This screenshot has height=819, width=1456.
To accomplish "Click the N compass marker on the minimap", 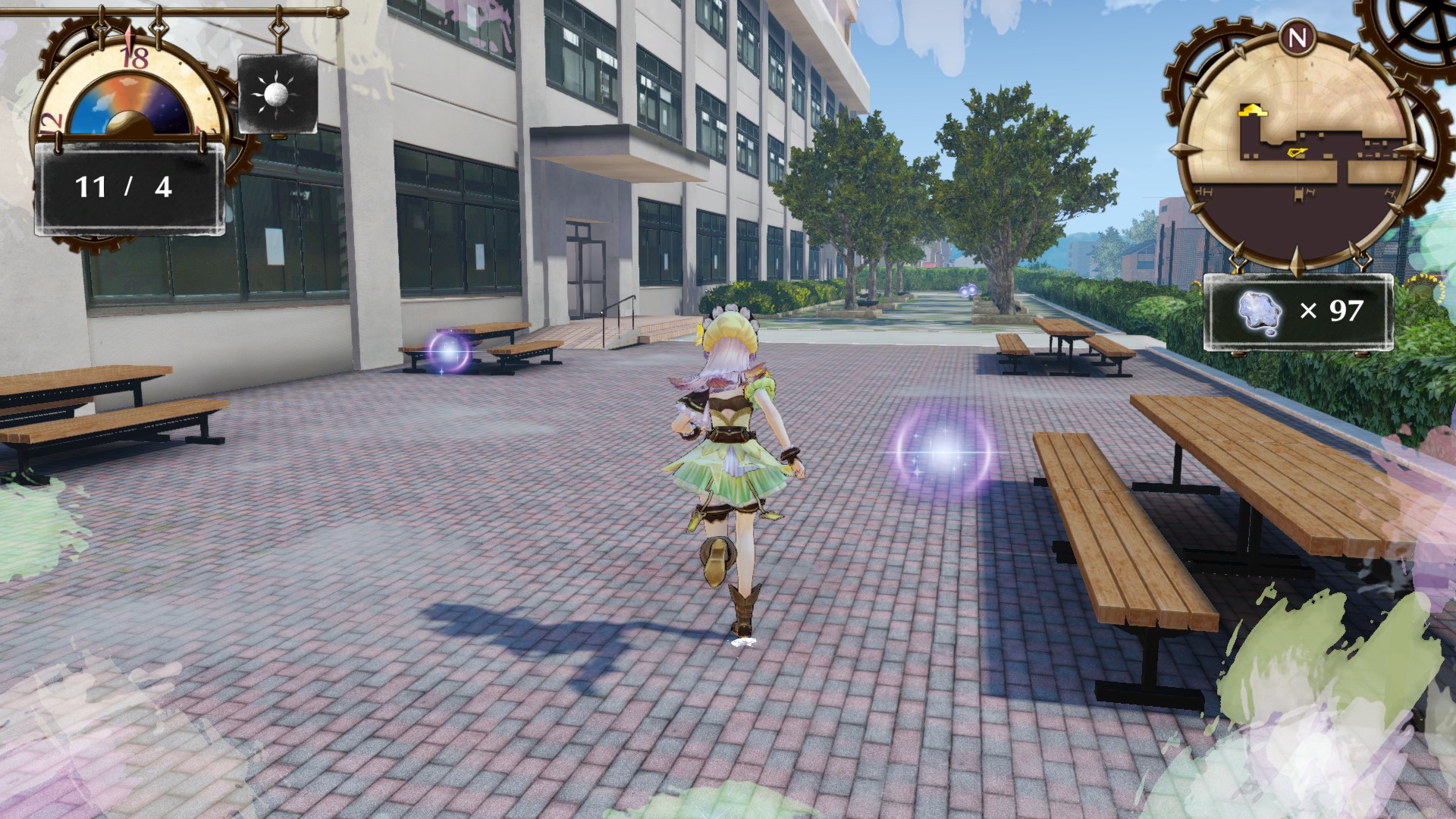I will pyautogui.click(x=1300, y=35).
